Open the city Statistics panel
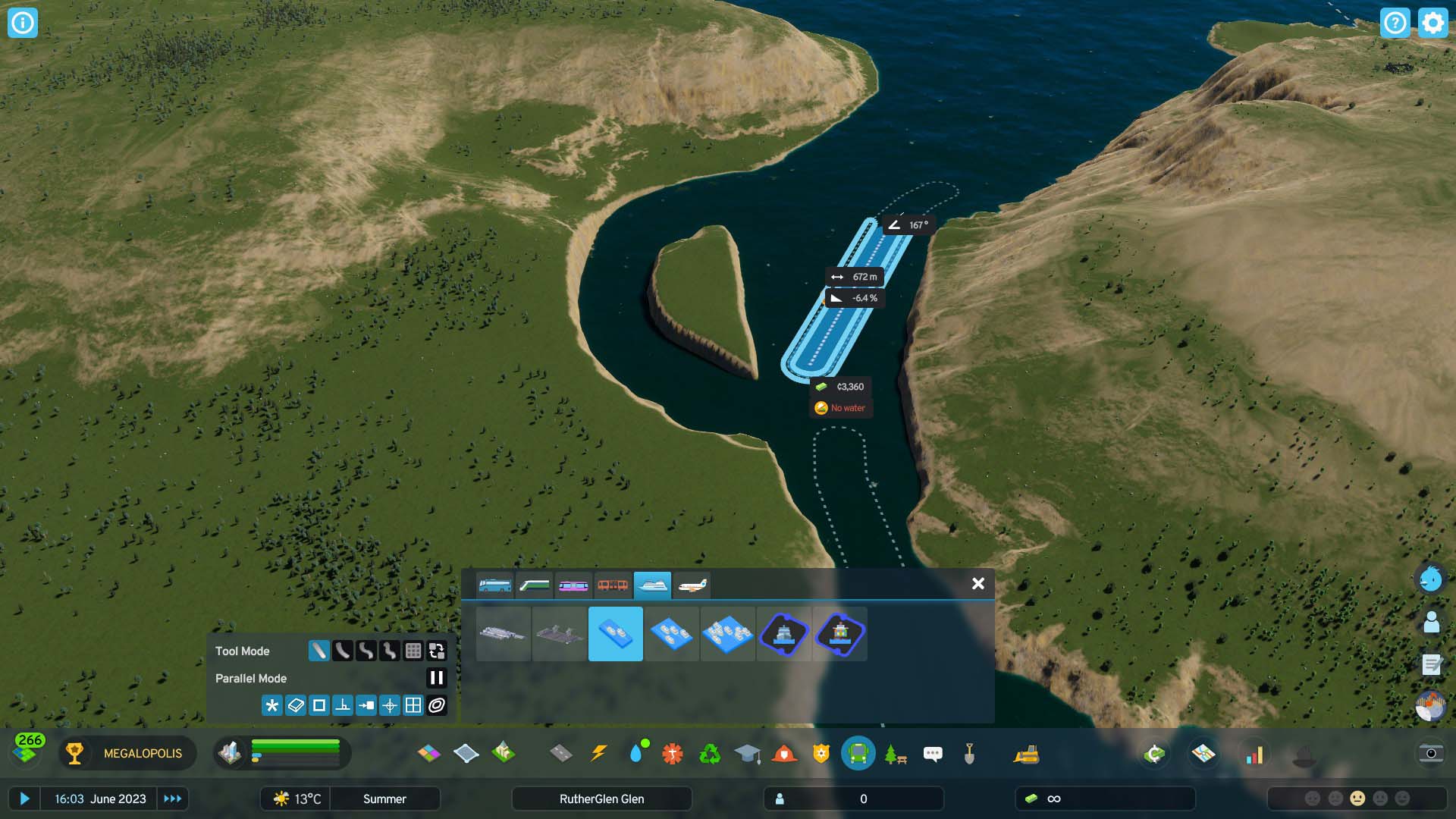Viewport: 1456px width, 819px height. (x=1255, y=753)
